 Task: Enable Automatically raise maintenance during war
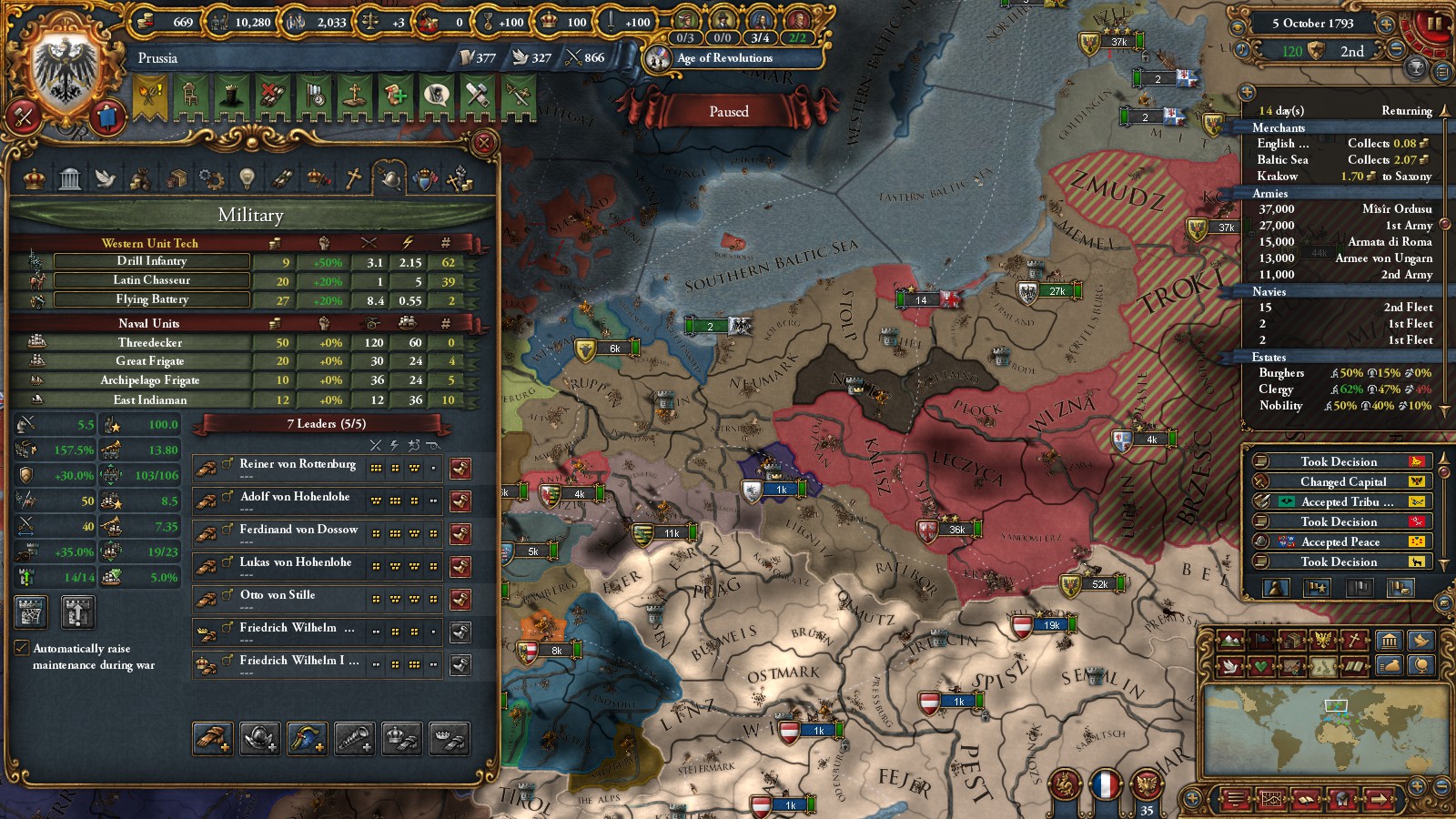(x=21, y=648)
